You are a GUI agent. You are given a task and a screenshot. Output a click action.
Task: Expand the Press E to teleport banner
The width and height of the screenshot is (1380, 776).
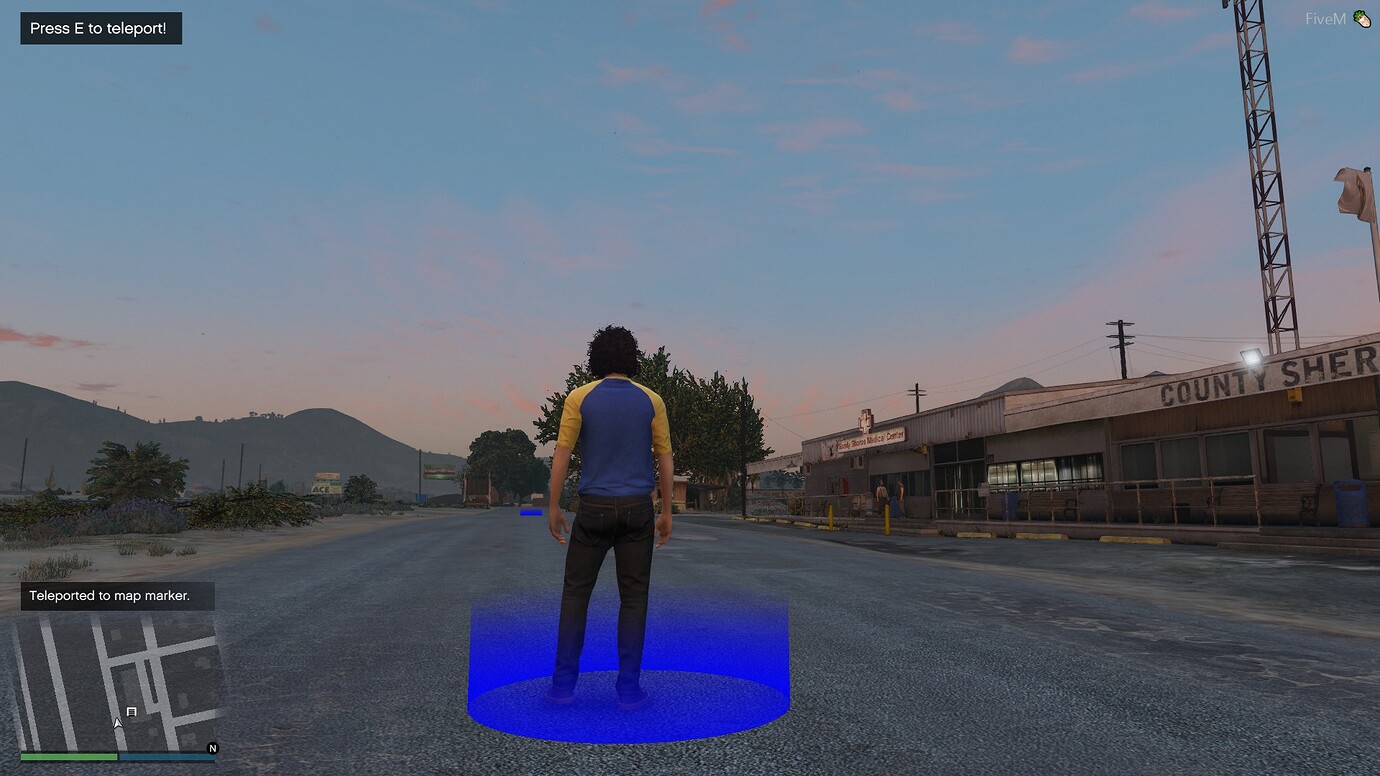click(100, 28)
